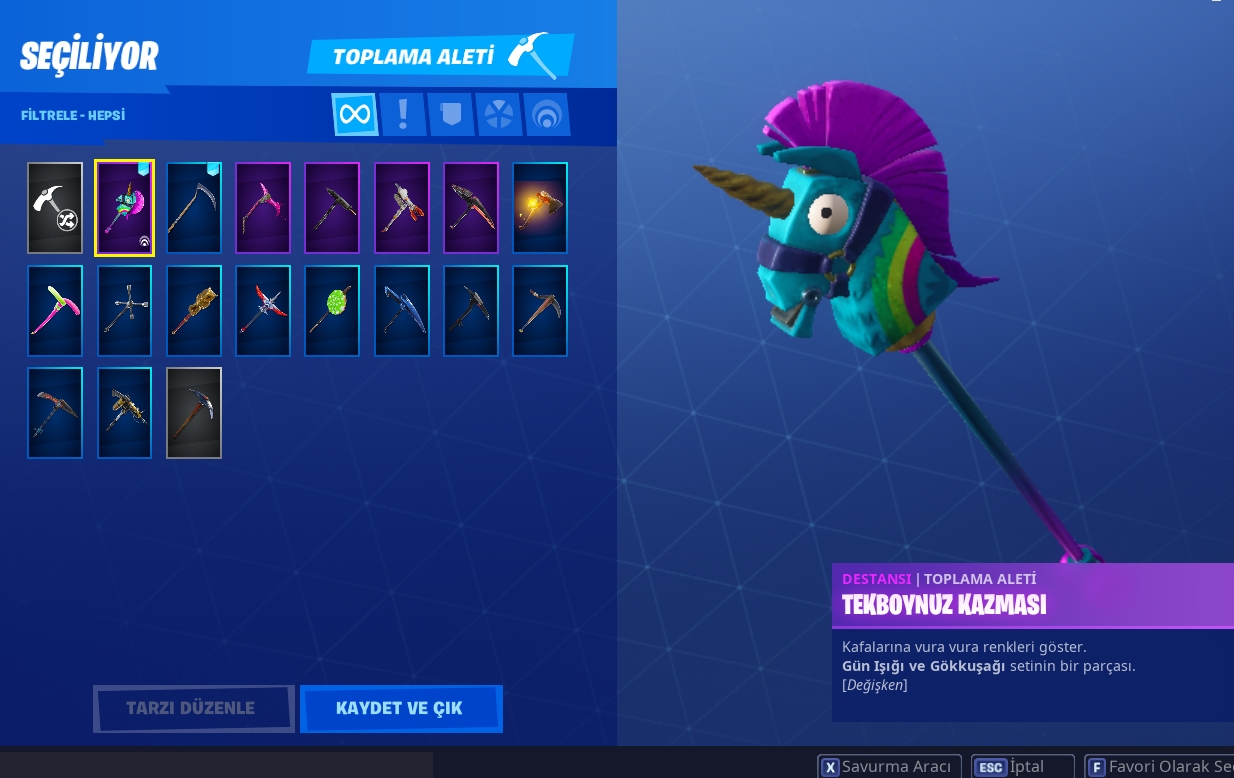Click the Kaydet ve Çık button
Image resolution: width=1234 pixels, height=778 pixels.
click(400, 708)
